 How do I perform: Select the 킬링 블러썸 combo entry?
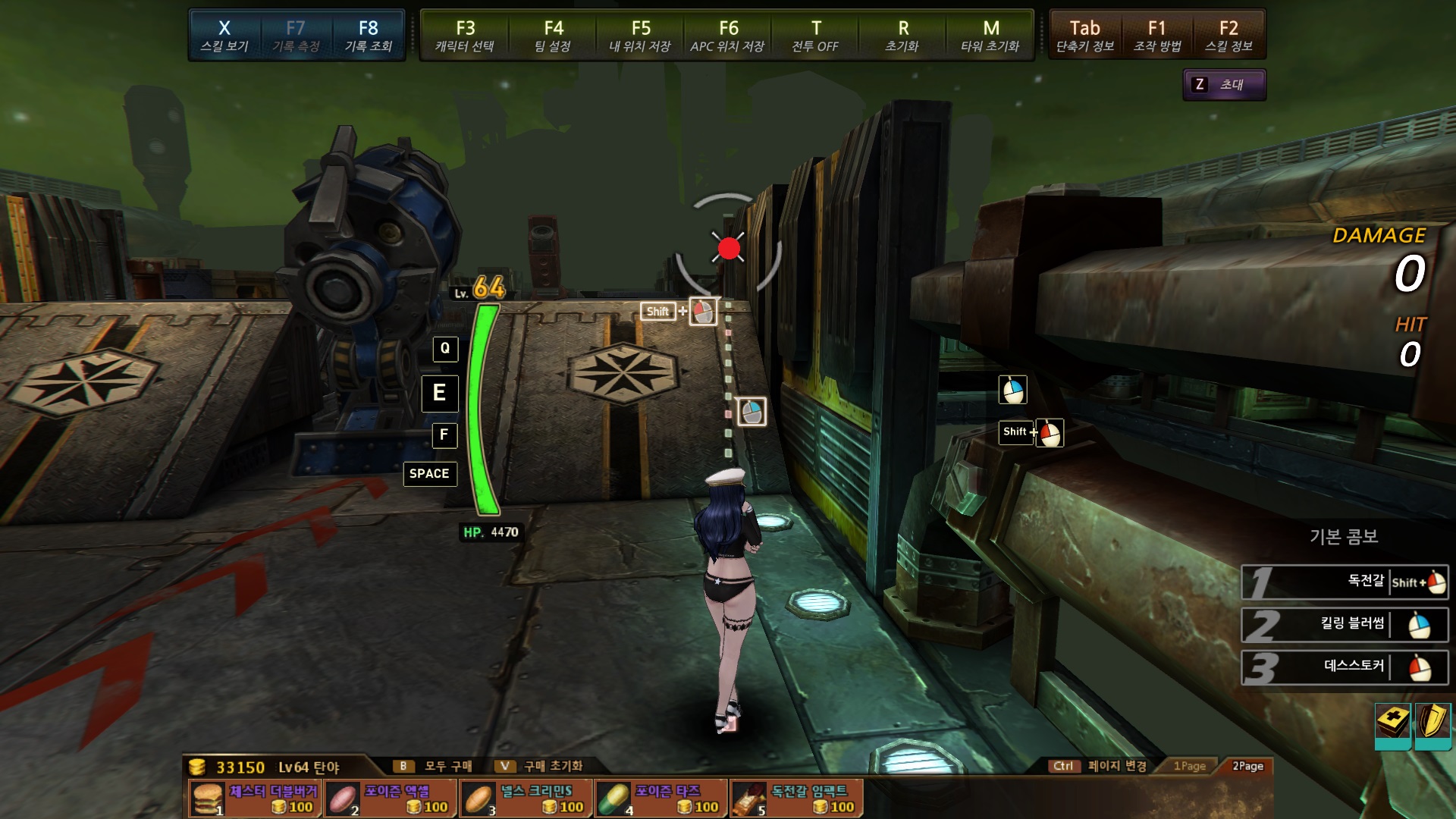(1345, 626)
